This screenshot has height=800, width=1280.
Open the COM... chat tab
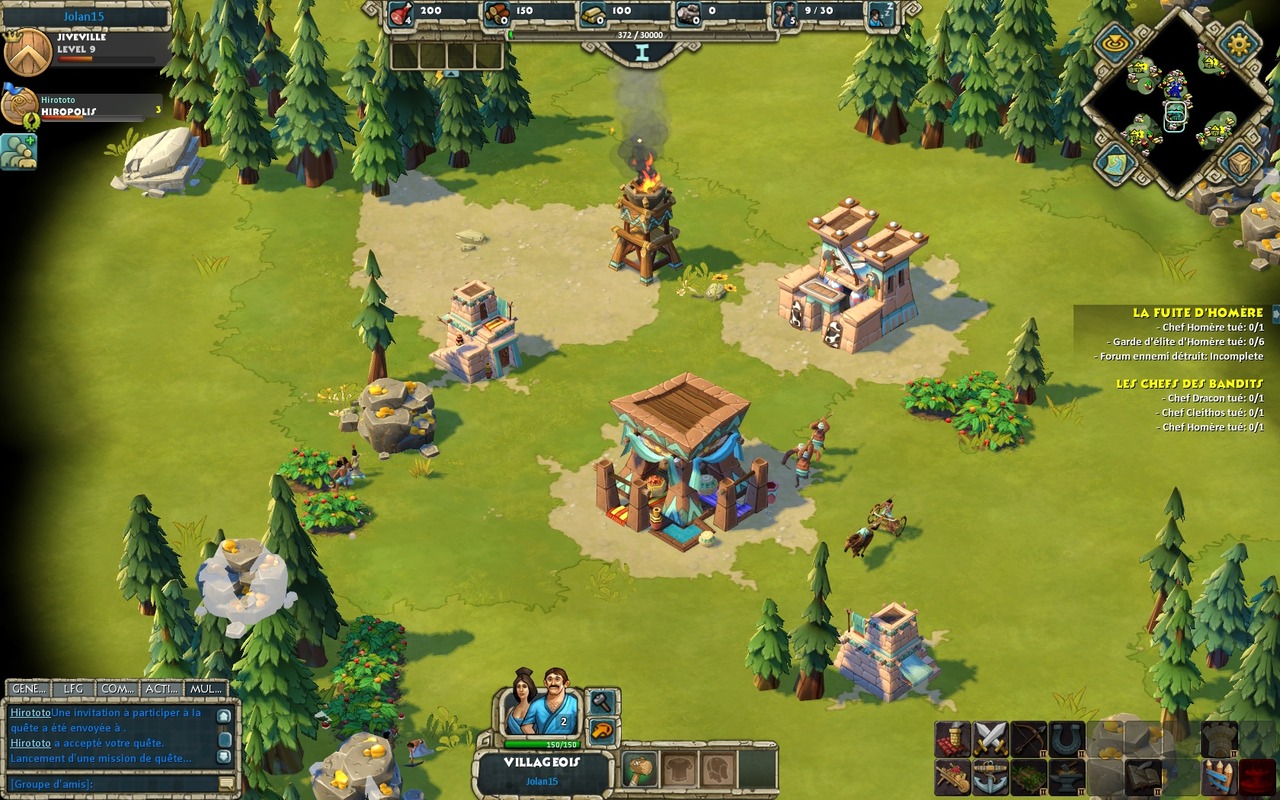click(x=118, y=689)
